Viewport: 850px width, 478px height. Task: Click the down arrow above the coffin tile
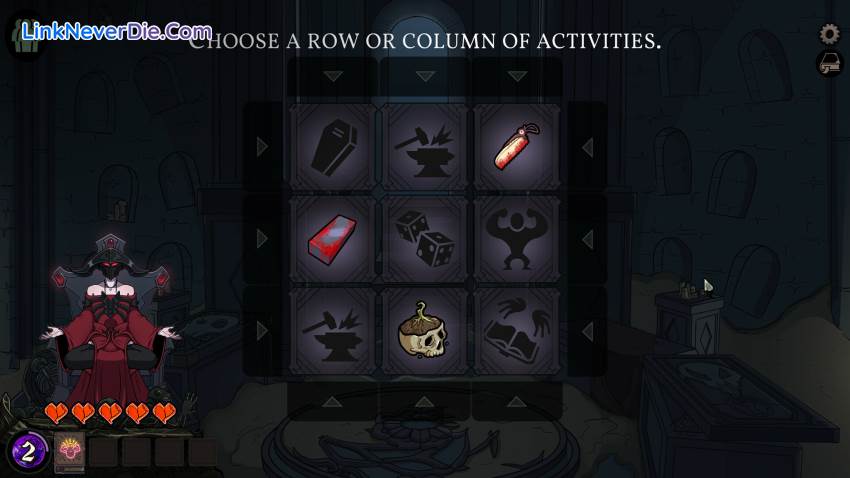pyautogui.click(x=333, y=76)
